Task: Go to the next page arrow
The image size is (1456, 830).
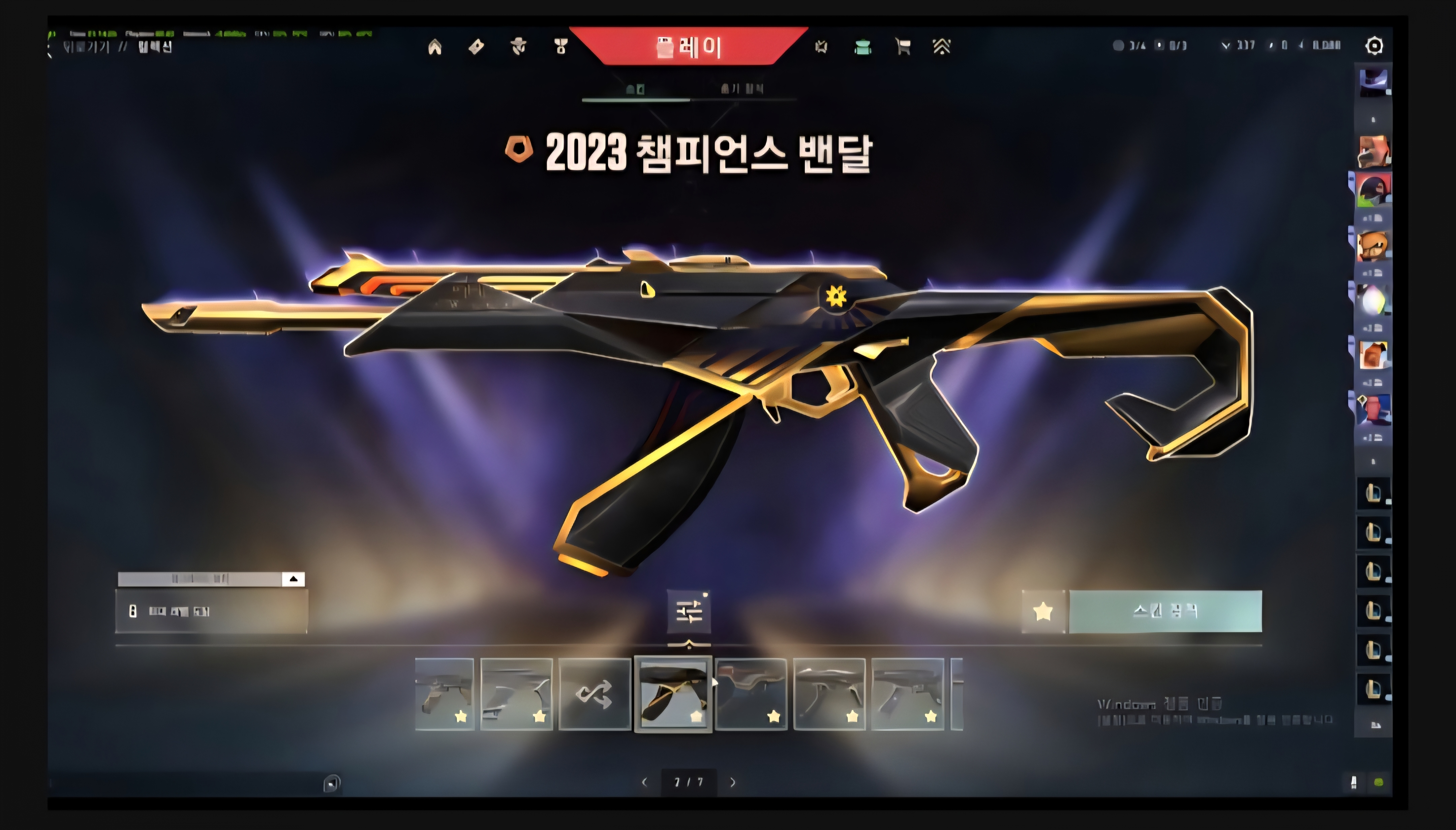Action: (733, 782)
